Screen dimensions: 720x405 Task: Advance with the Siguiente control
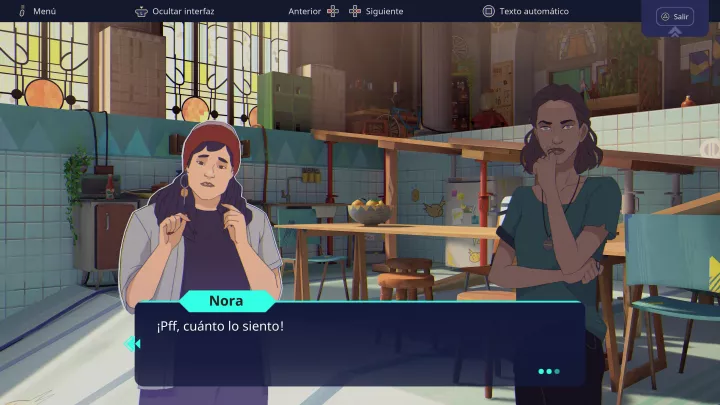point(376,12)
